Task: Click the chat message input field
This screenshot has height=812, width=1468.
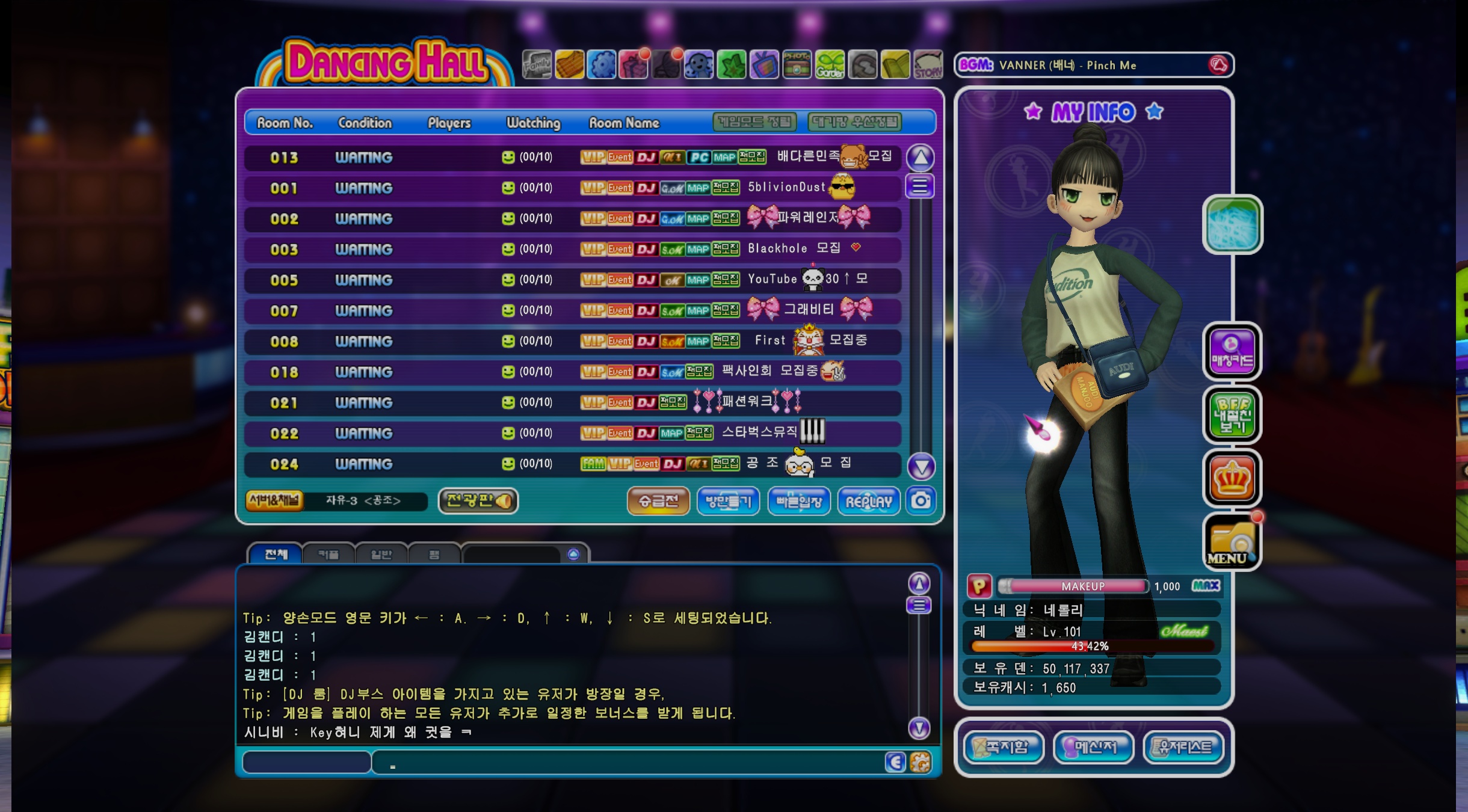Action: [x=626, y=763]
